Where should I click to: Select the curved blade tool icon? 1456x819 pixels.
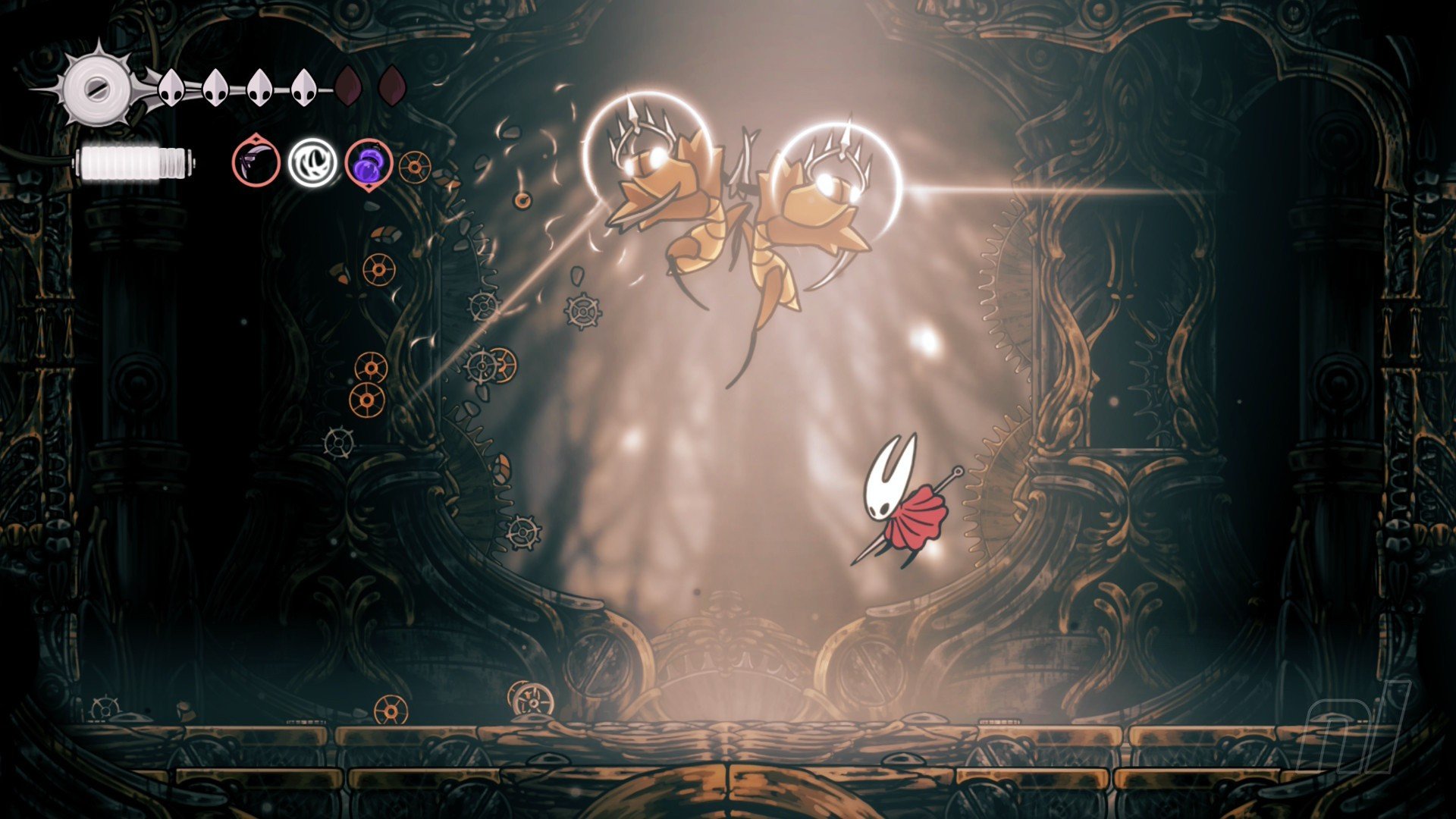tap(256, 162)
